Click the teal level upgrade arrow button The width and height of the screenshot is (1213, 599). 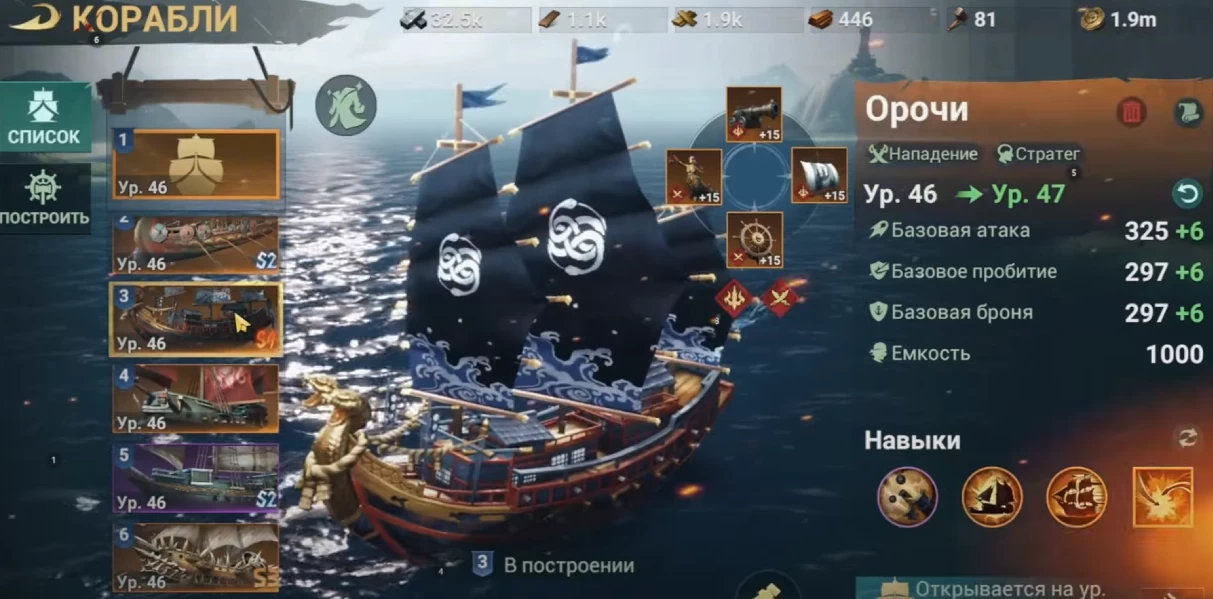1185,193
